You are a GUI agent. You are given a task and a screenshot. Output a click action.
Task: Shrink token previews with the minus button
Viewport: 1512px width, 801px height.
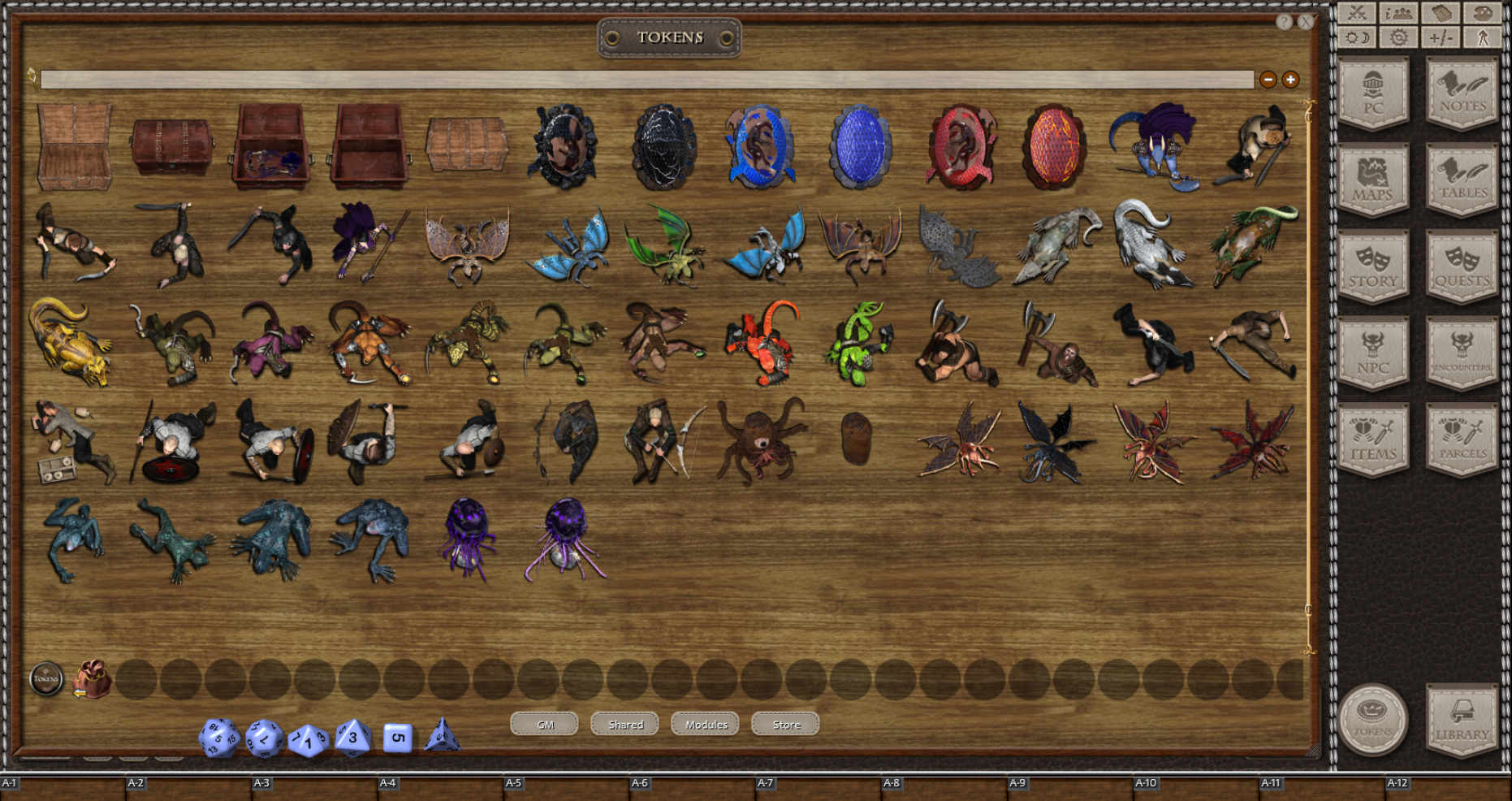(1269, 79)
